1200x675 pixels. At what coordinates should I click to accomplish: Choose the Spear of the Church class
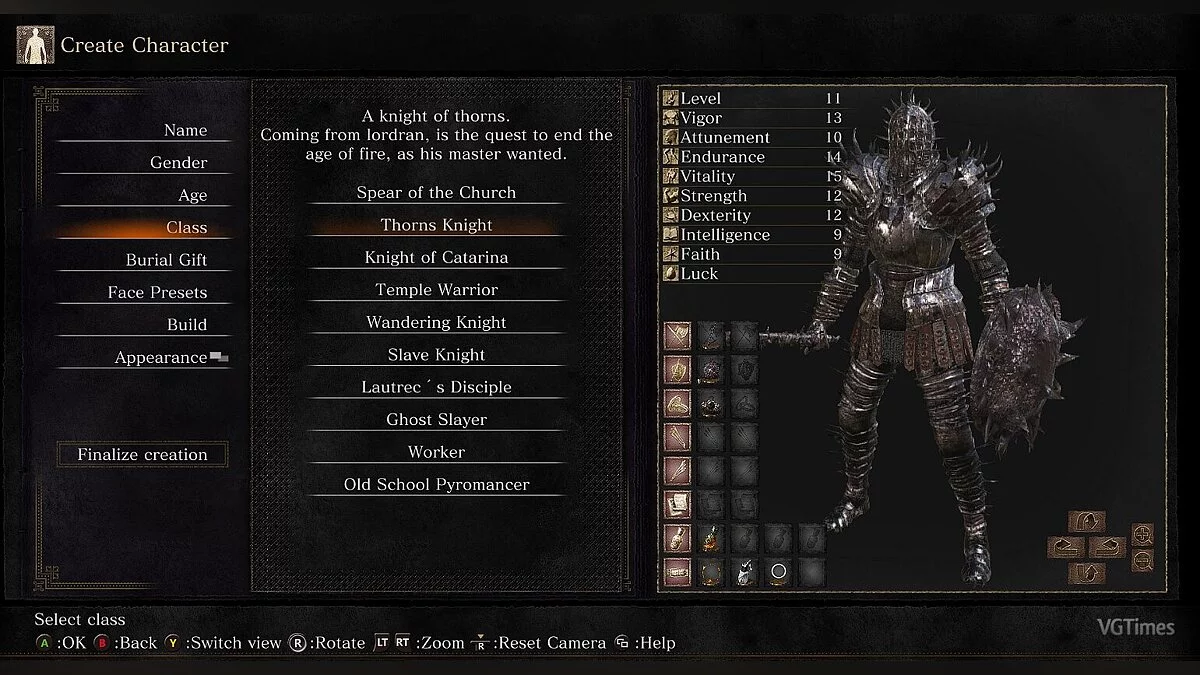pos(436,192)
